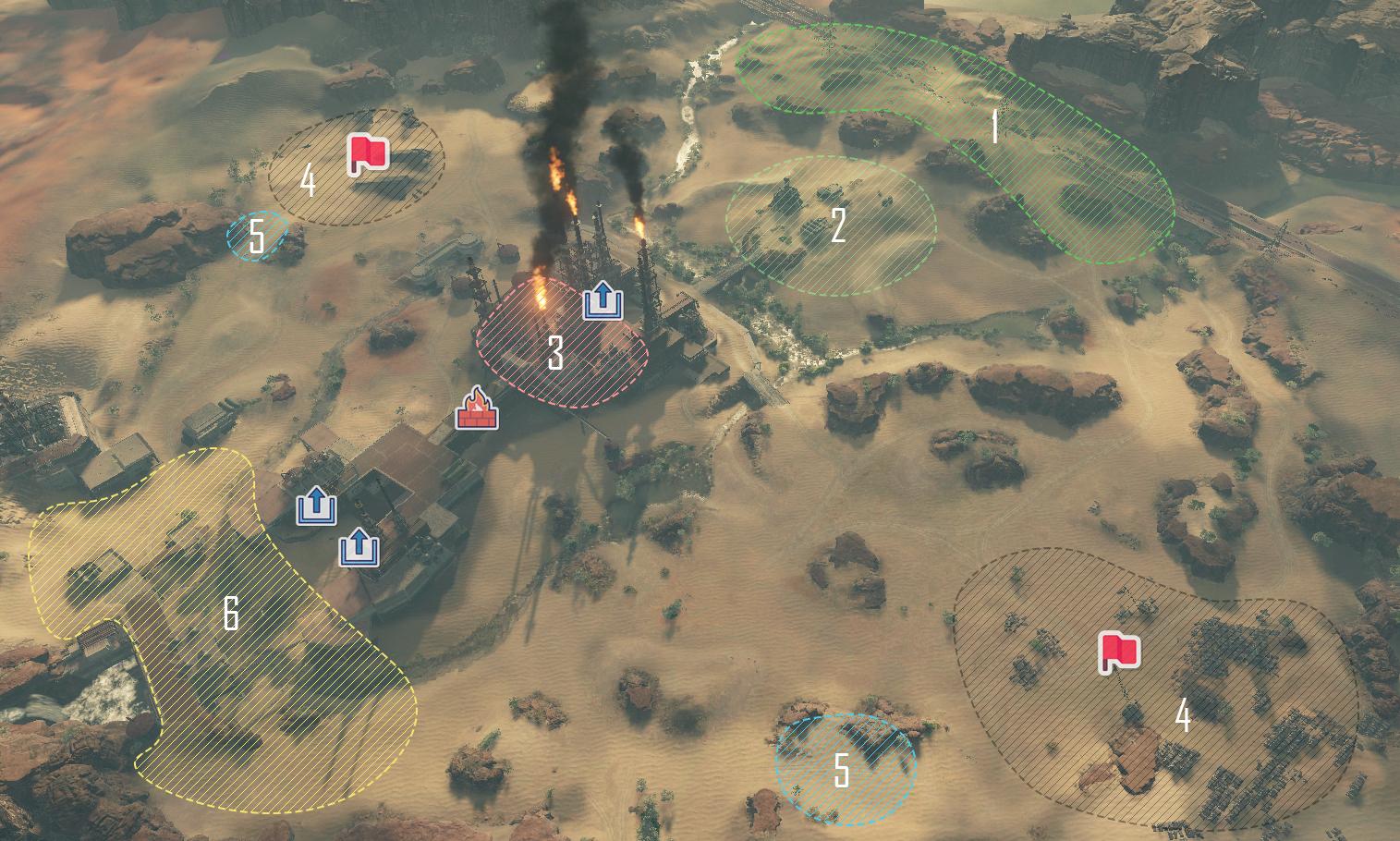
Task: Select the red zone numbered 3
Action: [555, 353]
